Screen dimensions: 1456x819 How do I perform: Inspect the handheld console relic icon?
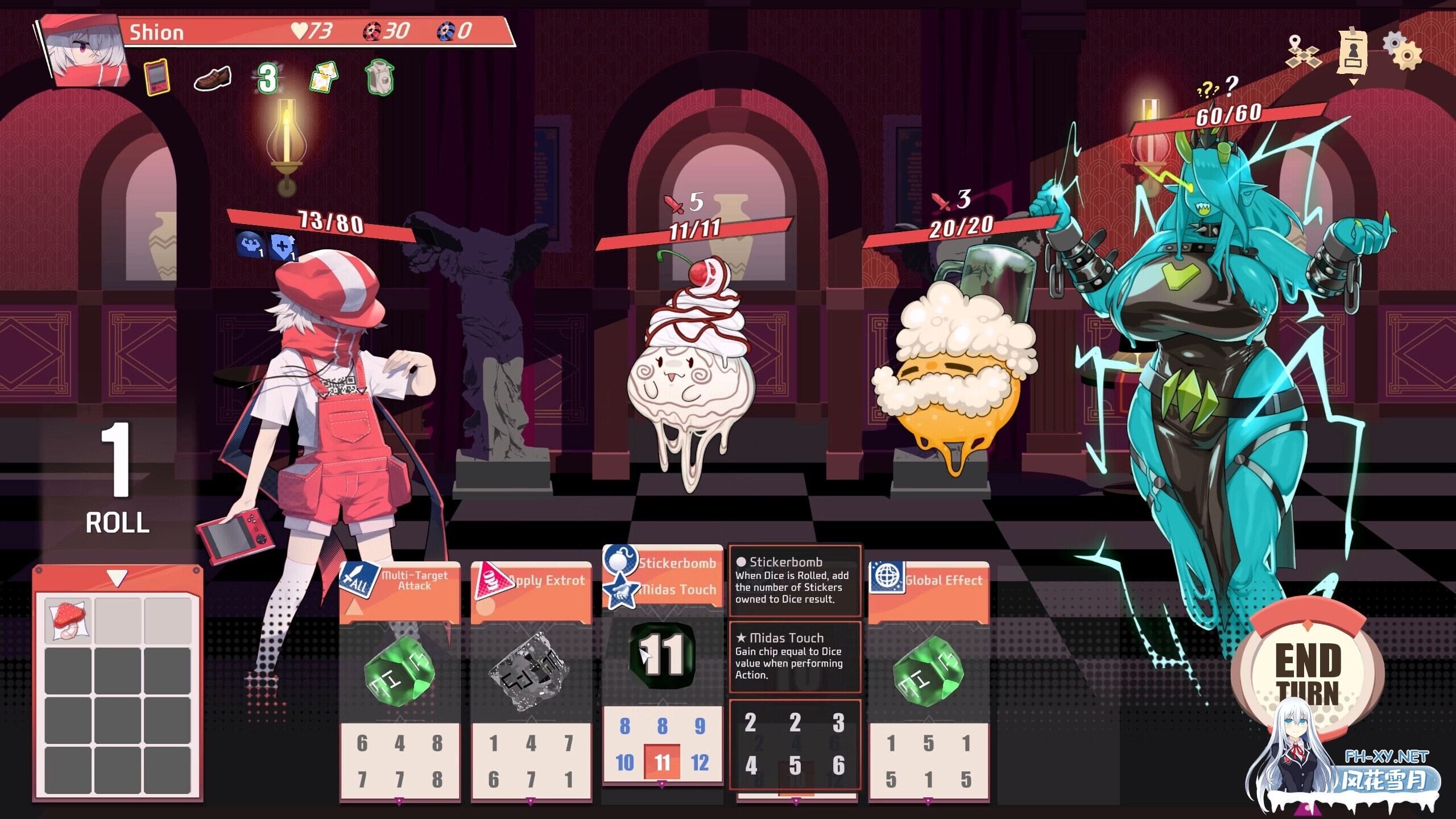point(157,77)
